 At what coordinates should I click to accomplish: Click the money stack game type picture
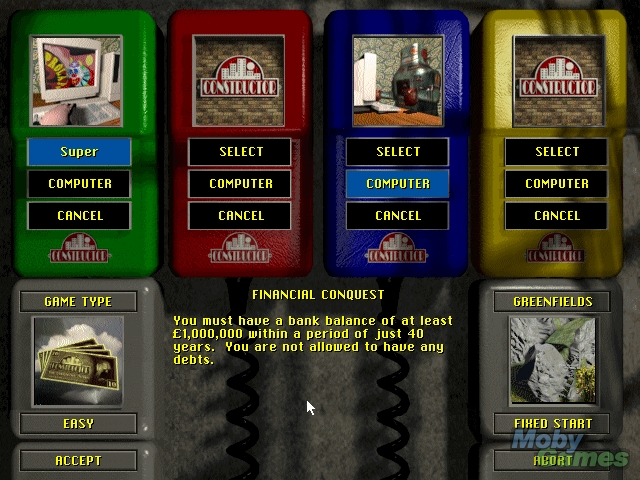[78, 360]
